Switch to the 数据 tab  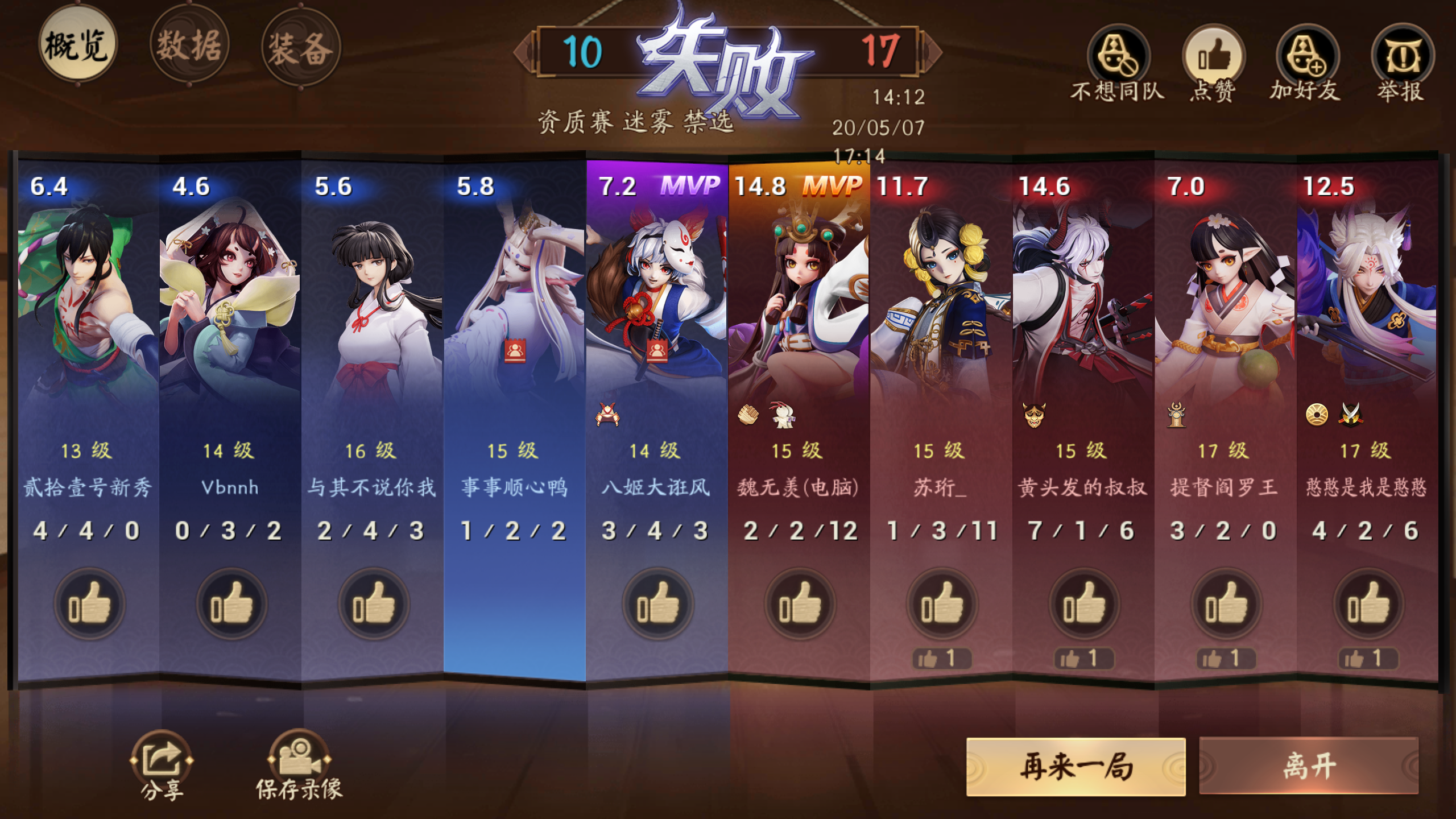click(191, 47)
